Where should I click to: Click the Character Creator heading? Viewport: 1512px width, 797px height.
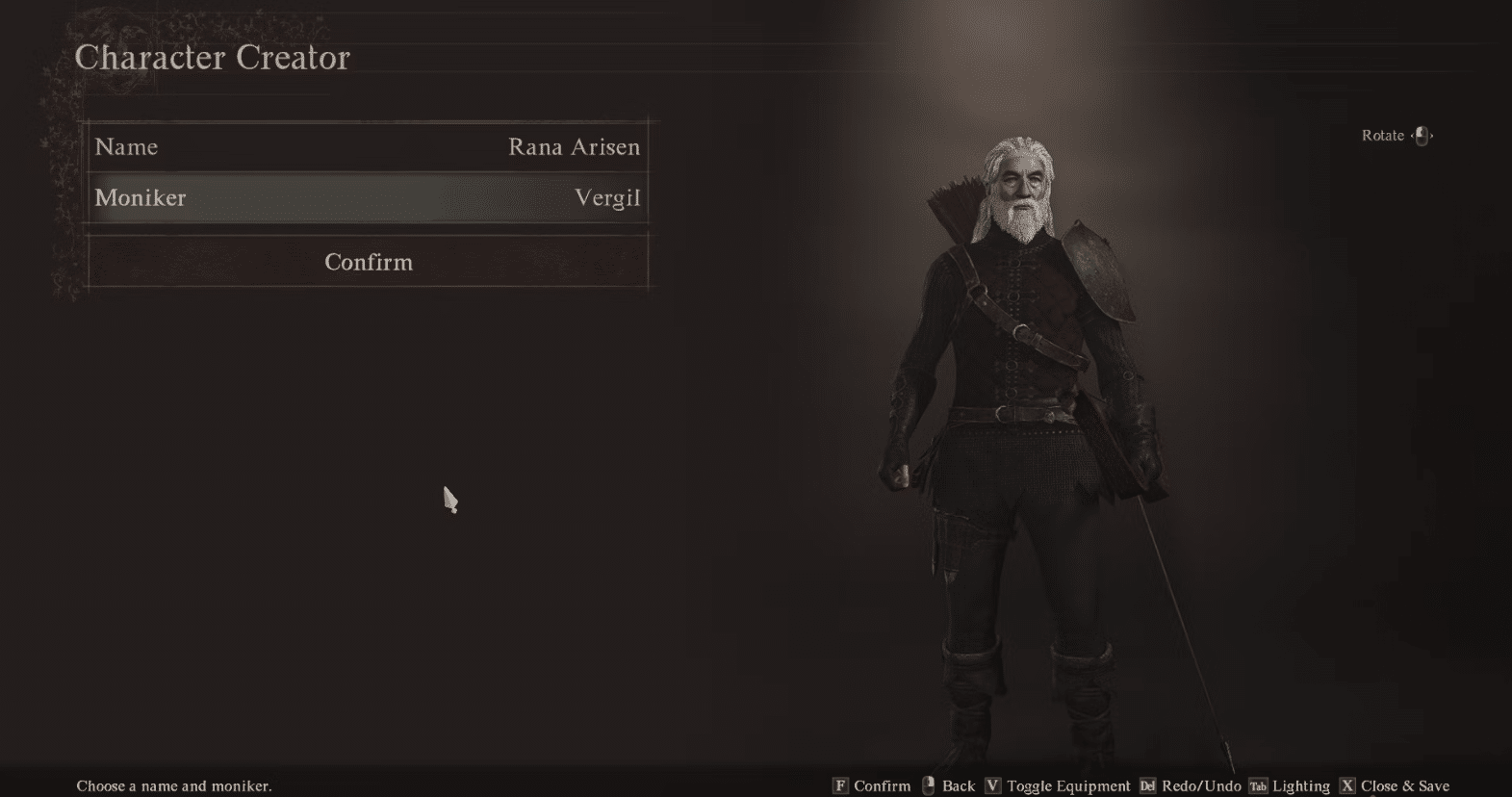click(x=213, y=58)
